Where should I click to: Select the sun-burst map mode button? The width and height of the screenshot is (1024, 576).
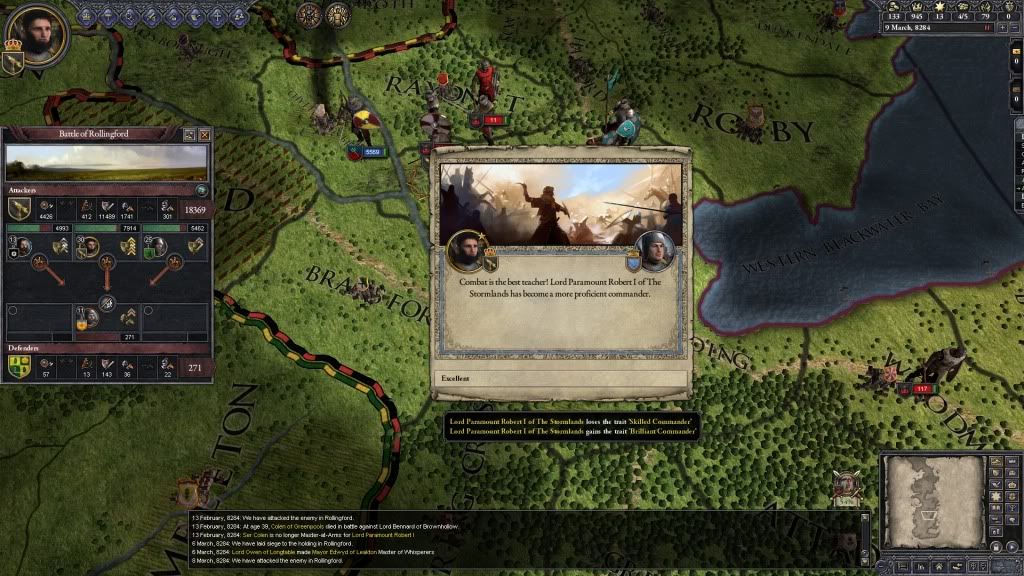[x=996, y=497]
